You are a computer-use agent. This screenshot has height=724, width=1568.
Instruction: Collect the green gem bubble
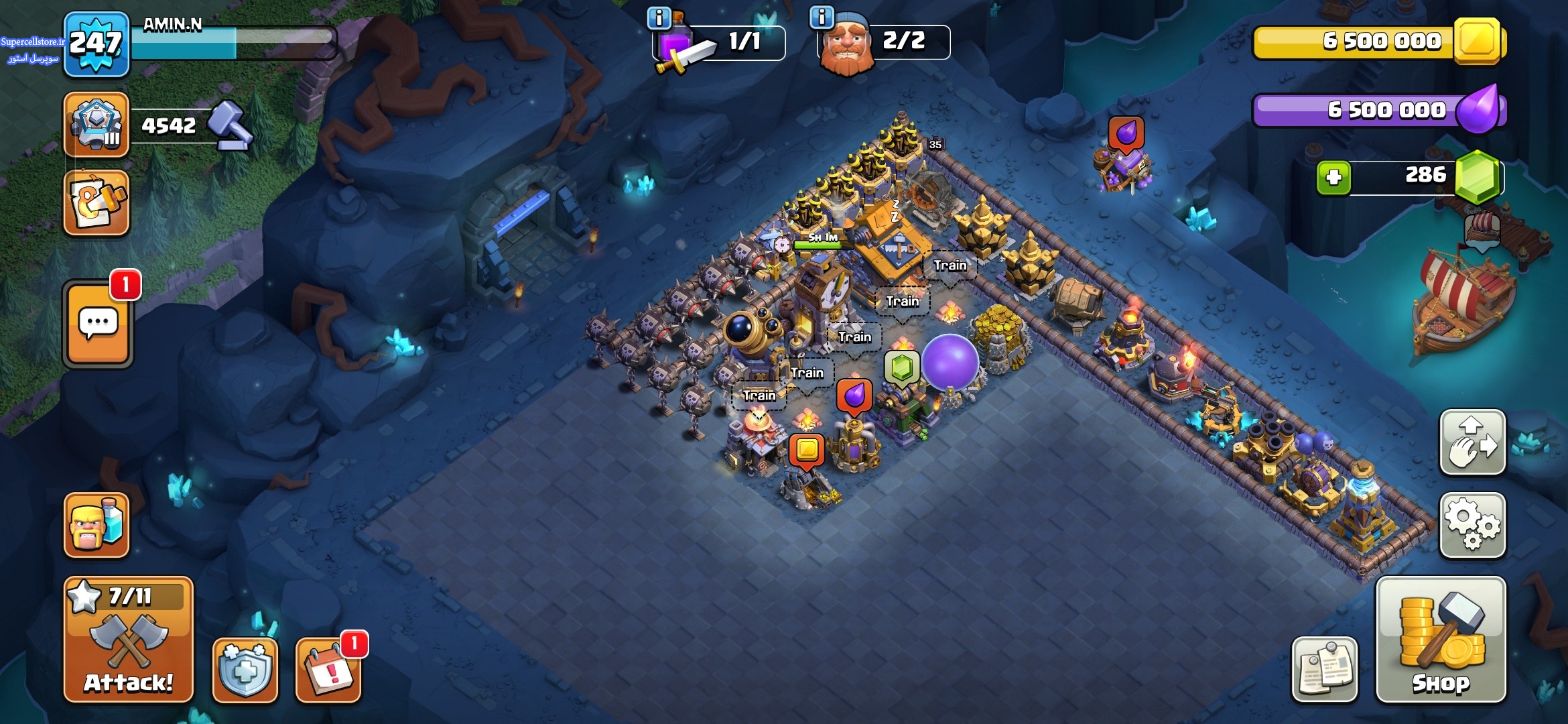click(901, 367)
